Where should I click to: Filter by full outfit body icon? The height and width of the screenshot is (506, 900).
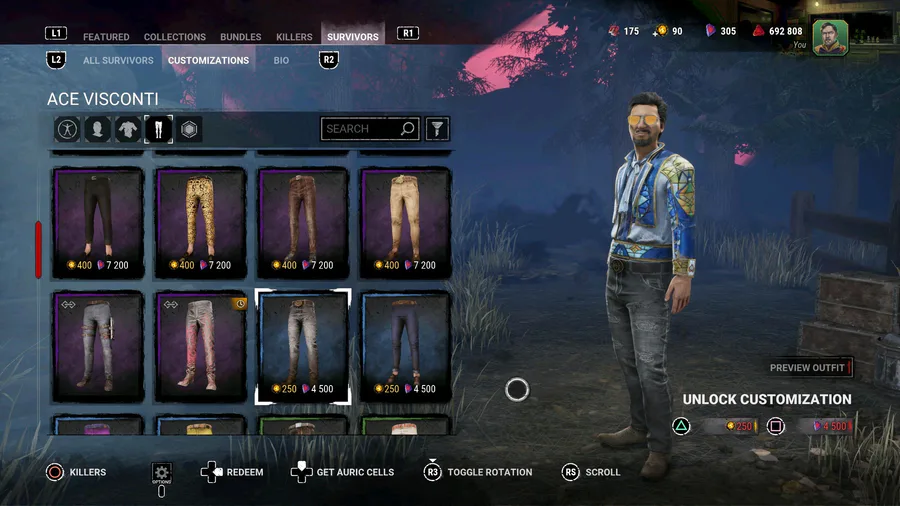click(67, 129)
